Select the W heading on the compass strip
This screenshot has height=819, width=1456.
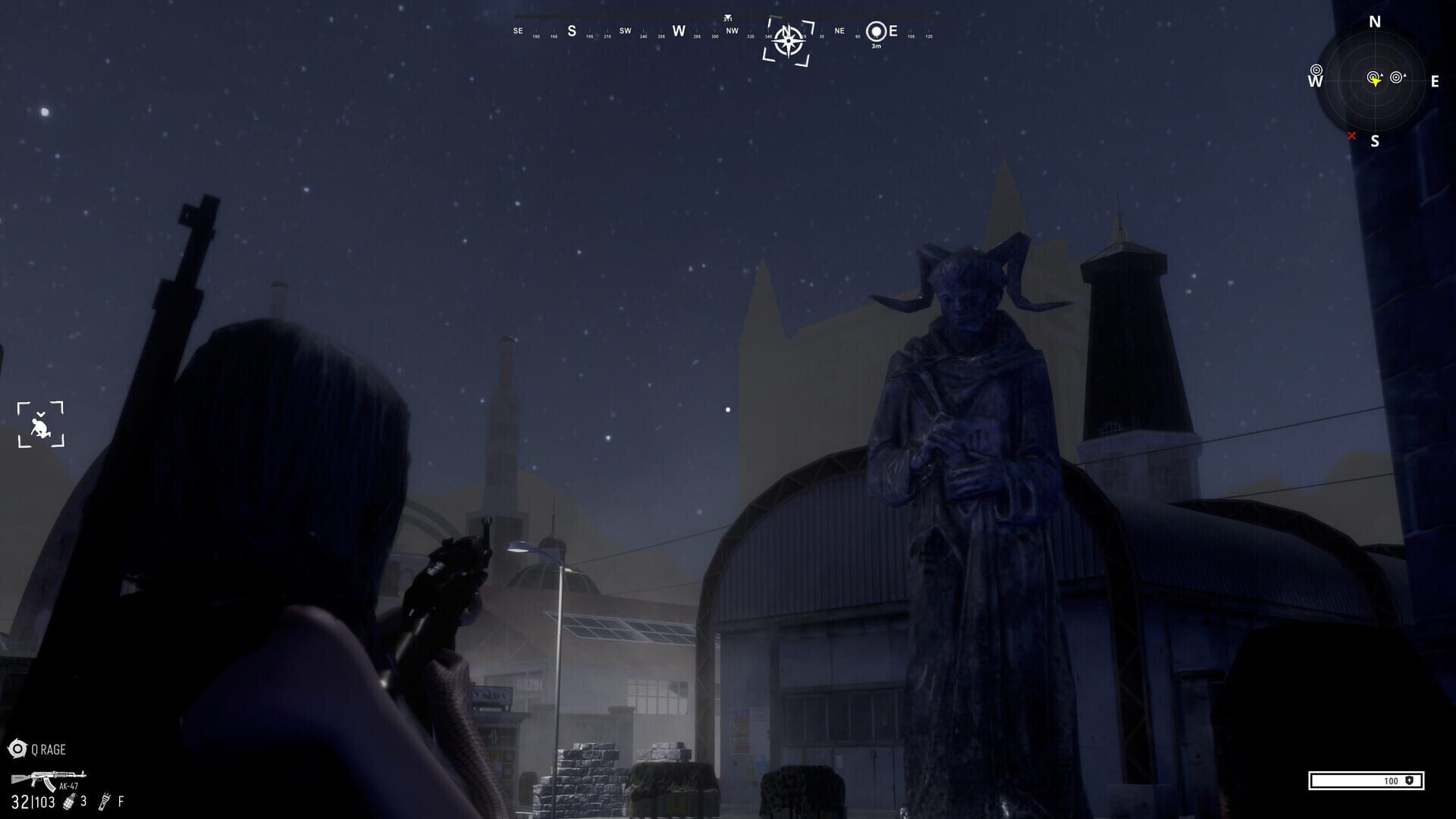tap(678, 32)
